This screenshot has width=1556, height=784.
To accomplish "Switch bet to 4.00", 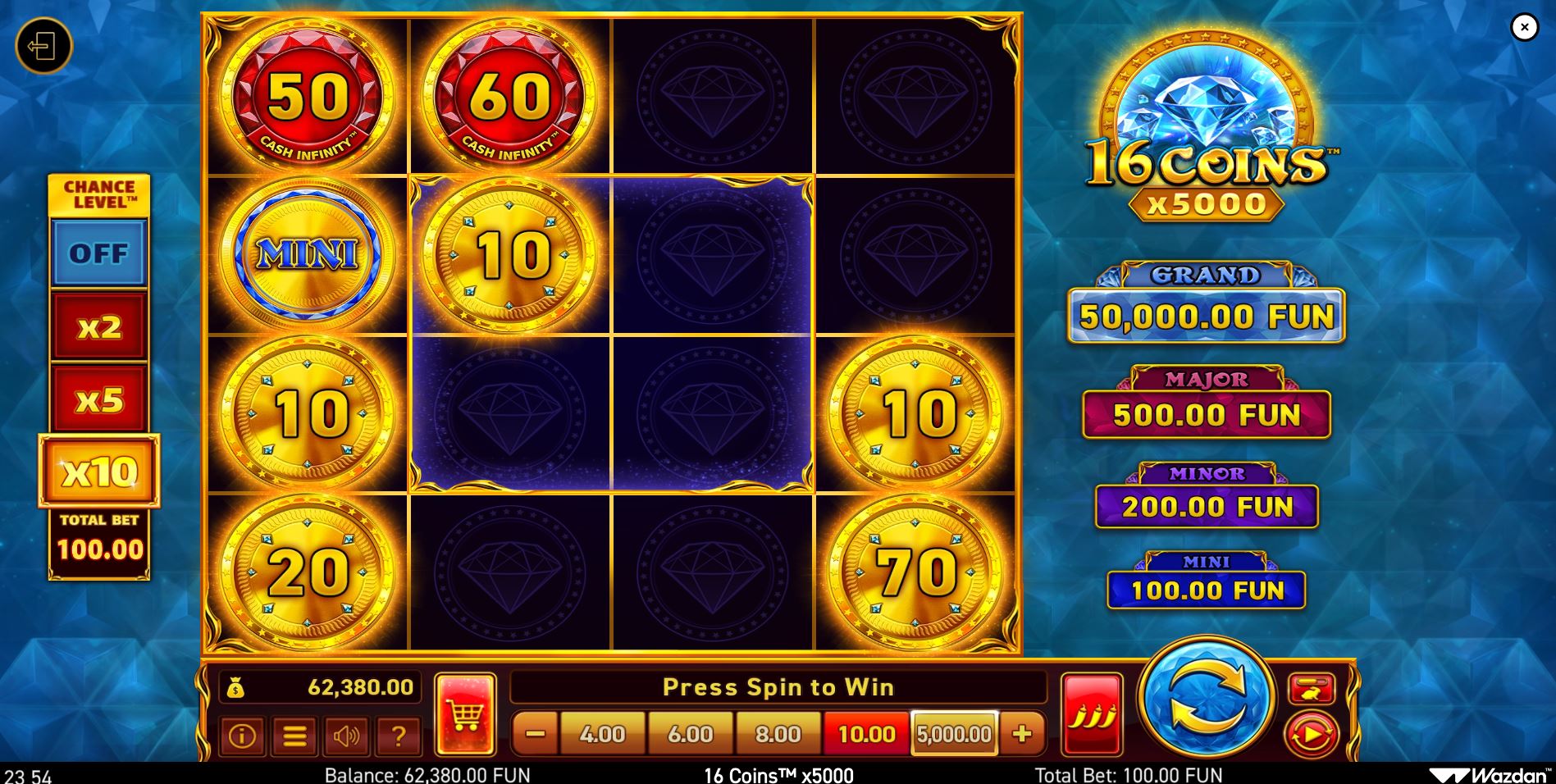I will click(602, 734).
